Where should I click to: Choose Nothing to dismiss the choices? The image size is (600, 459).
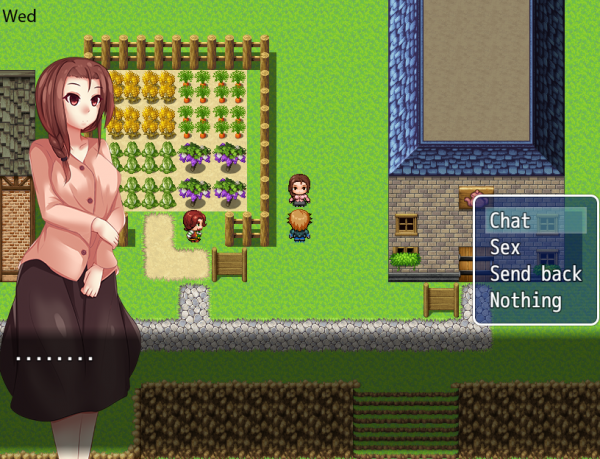click(525, 299)
